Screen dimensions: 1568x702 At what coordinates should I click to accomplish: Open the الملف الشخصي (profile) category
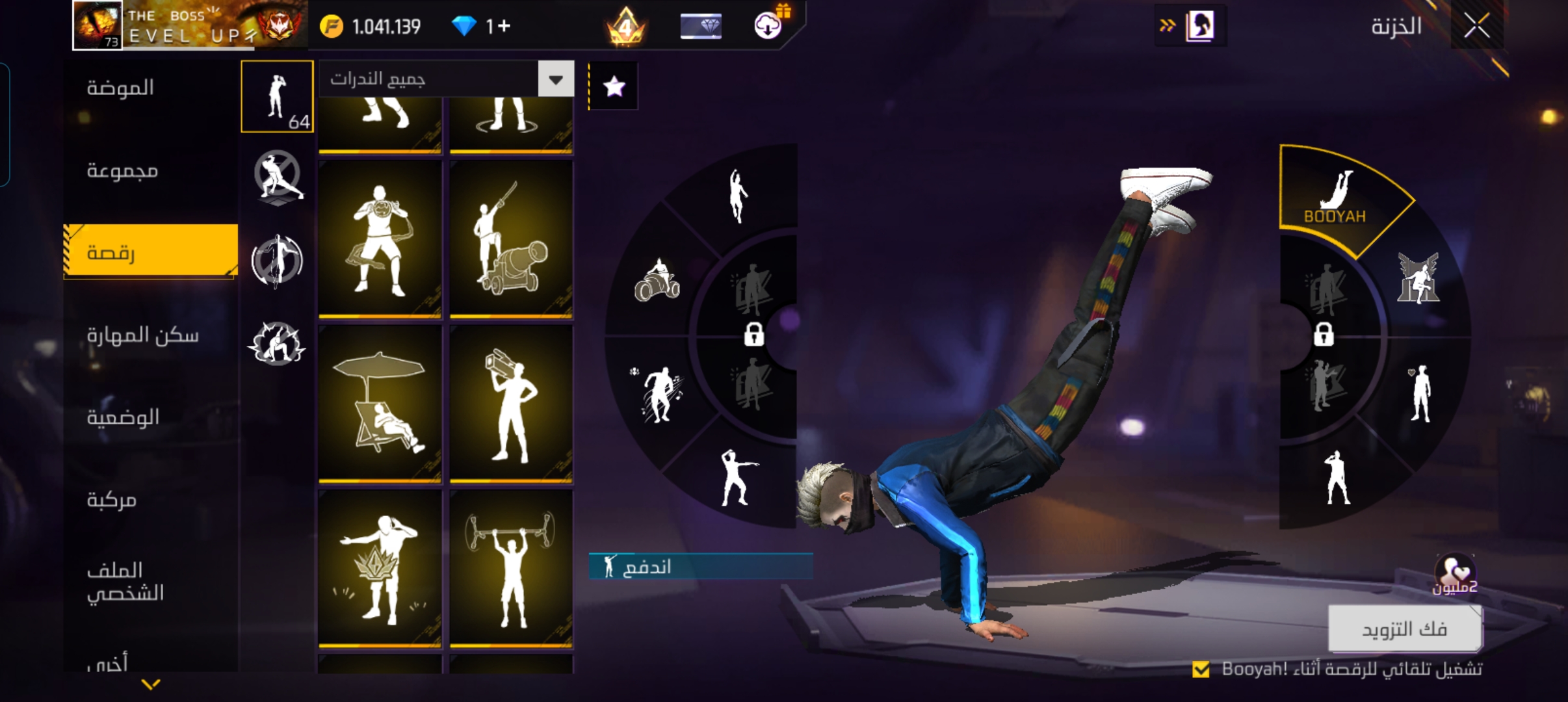(x=125, y=581)
